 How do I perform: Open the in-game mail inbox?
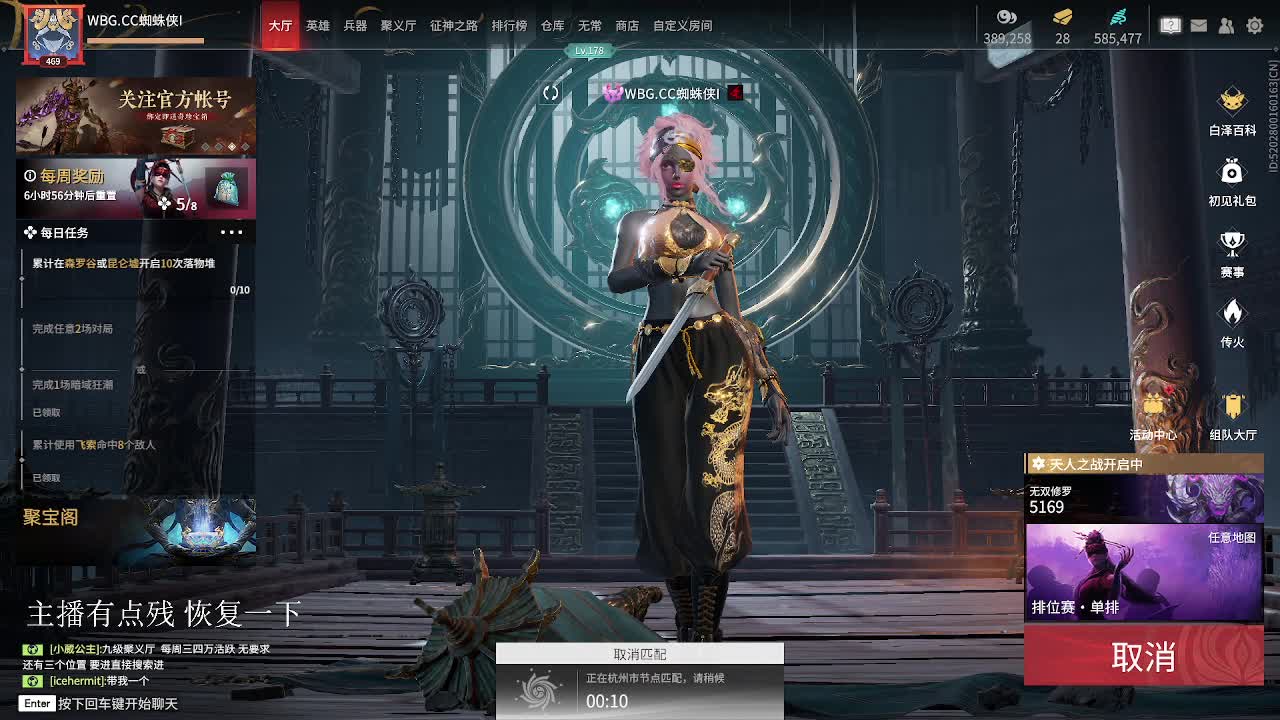click(x=1198, y=26)
